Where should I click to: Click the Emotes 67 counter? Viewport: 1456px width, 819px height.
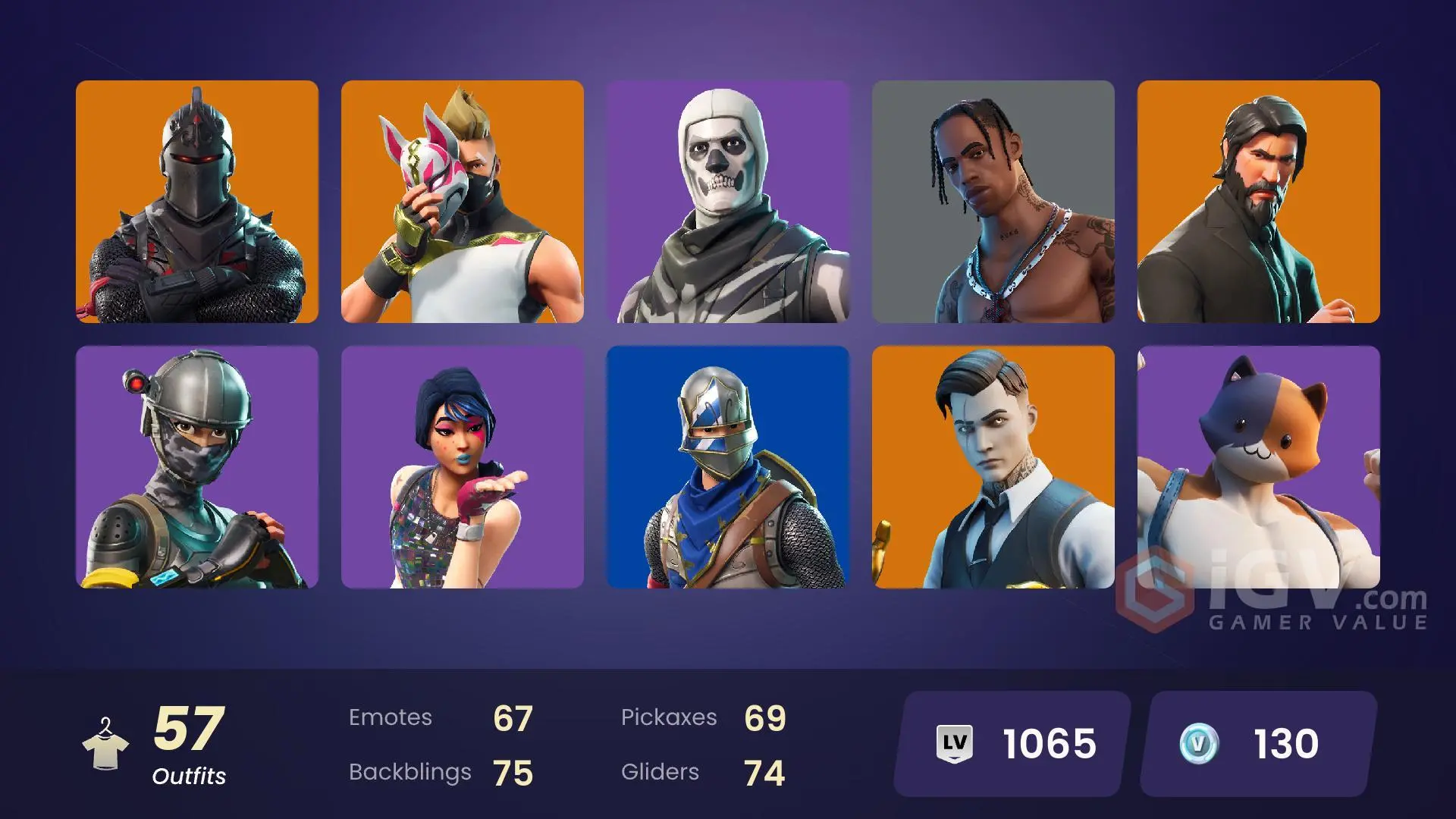440,717
